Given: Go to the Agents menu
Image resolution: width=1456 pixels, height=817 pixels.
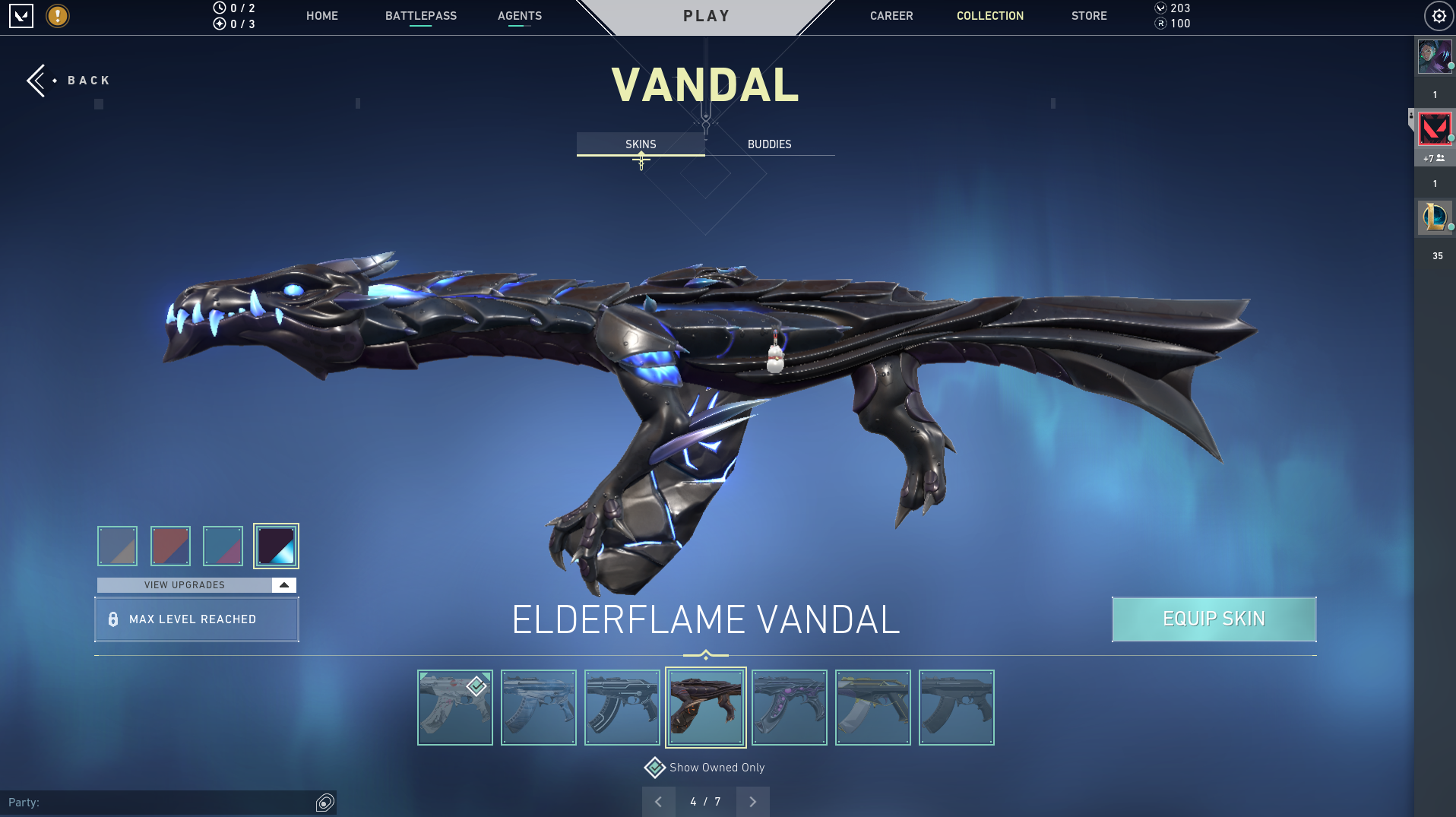Looking at the screenshot, I should [520, 16].
